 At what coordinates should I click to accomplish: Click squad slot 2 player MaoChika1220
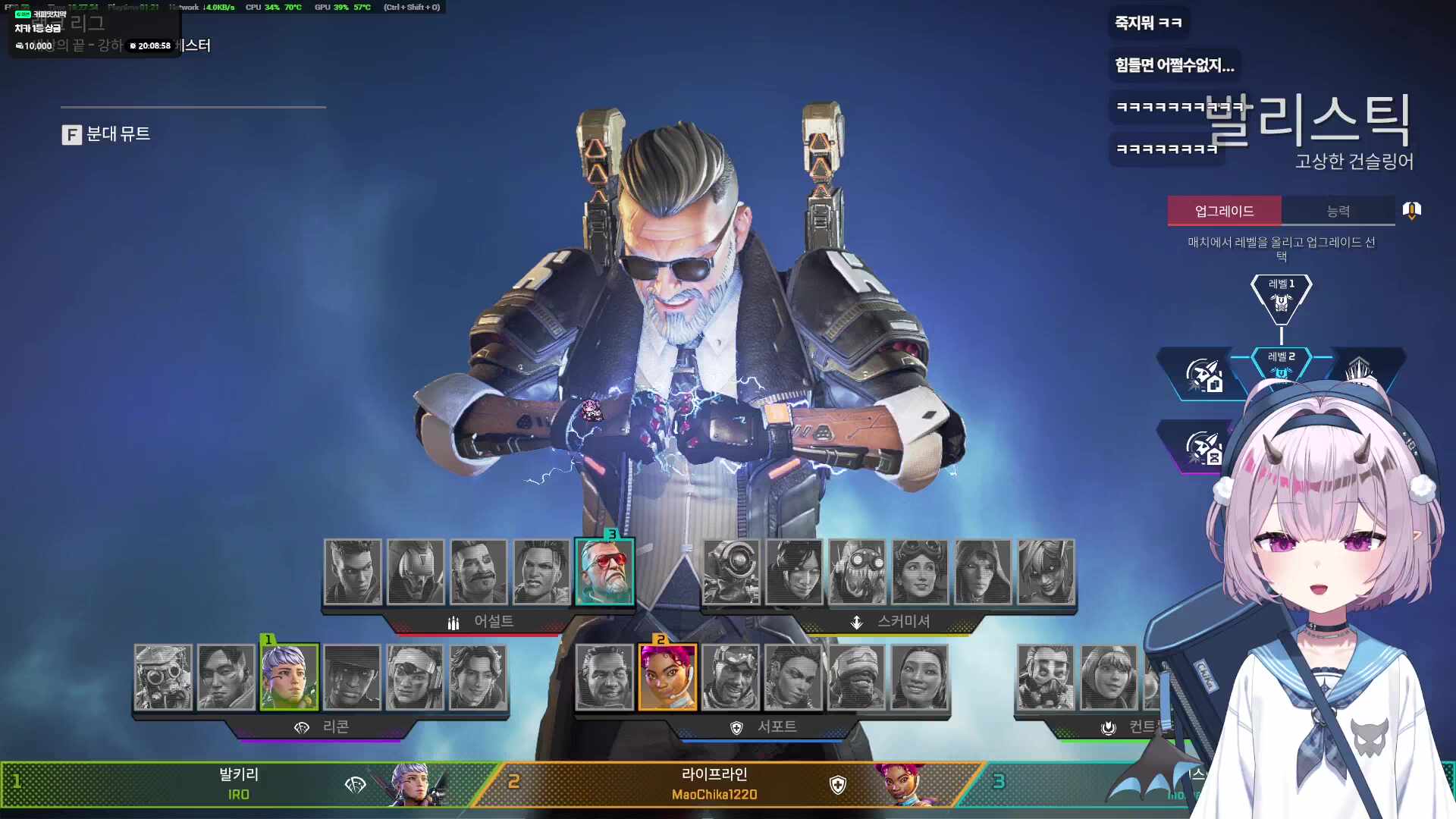point(714,784)
